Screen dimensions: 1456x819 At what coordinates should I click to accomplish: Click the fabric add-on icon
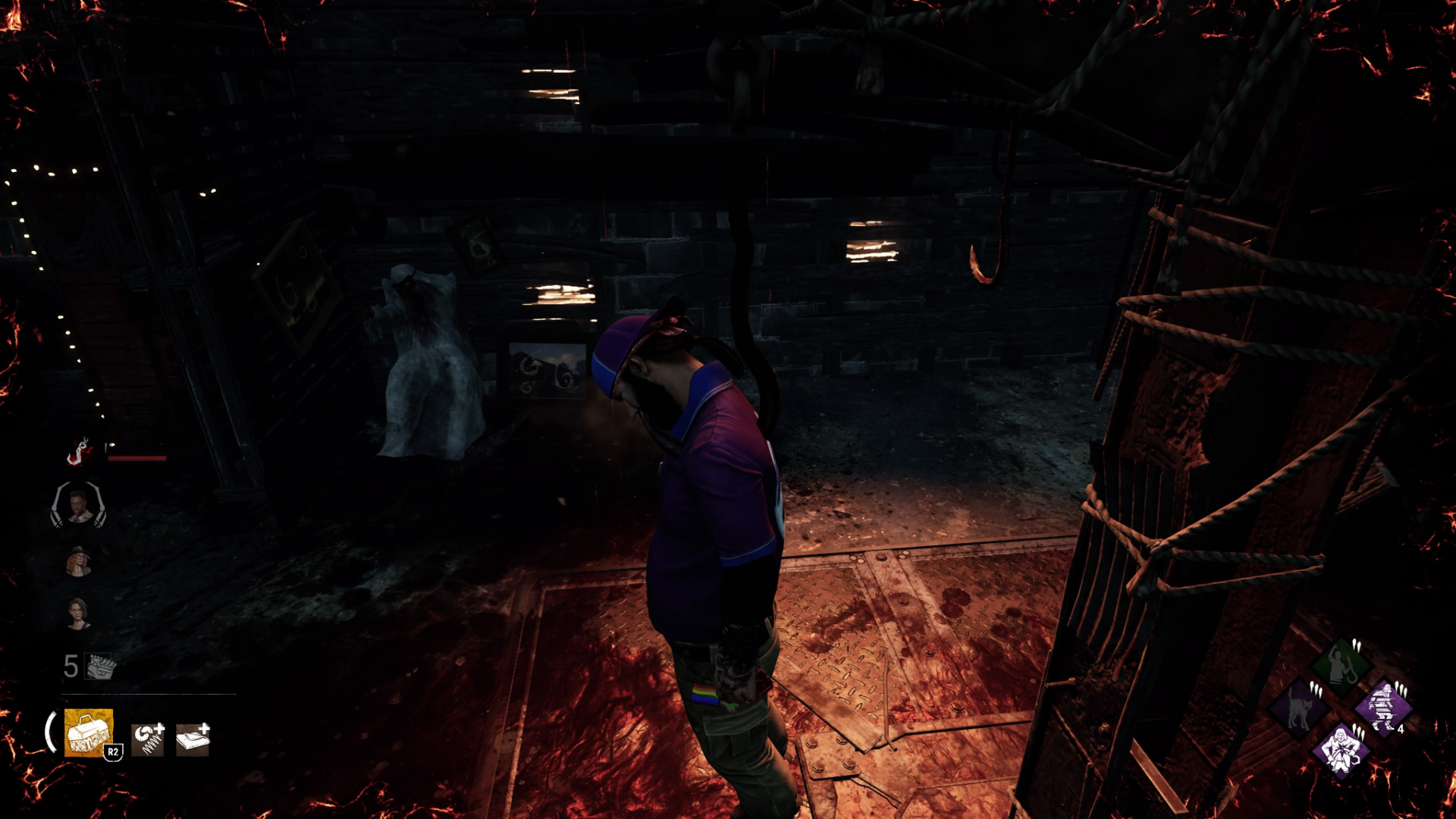193,737
